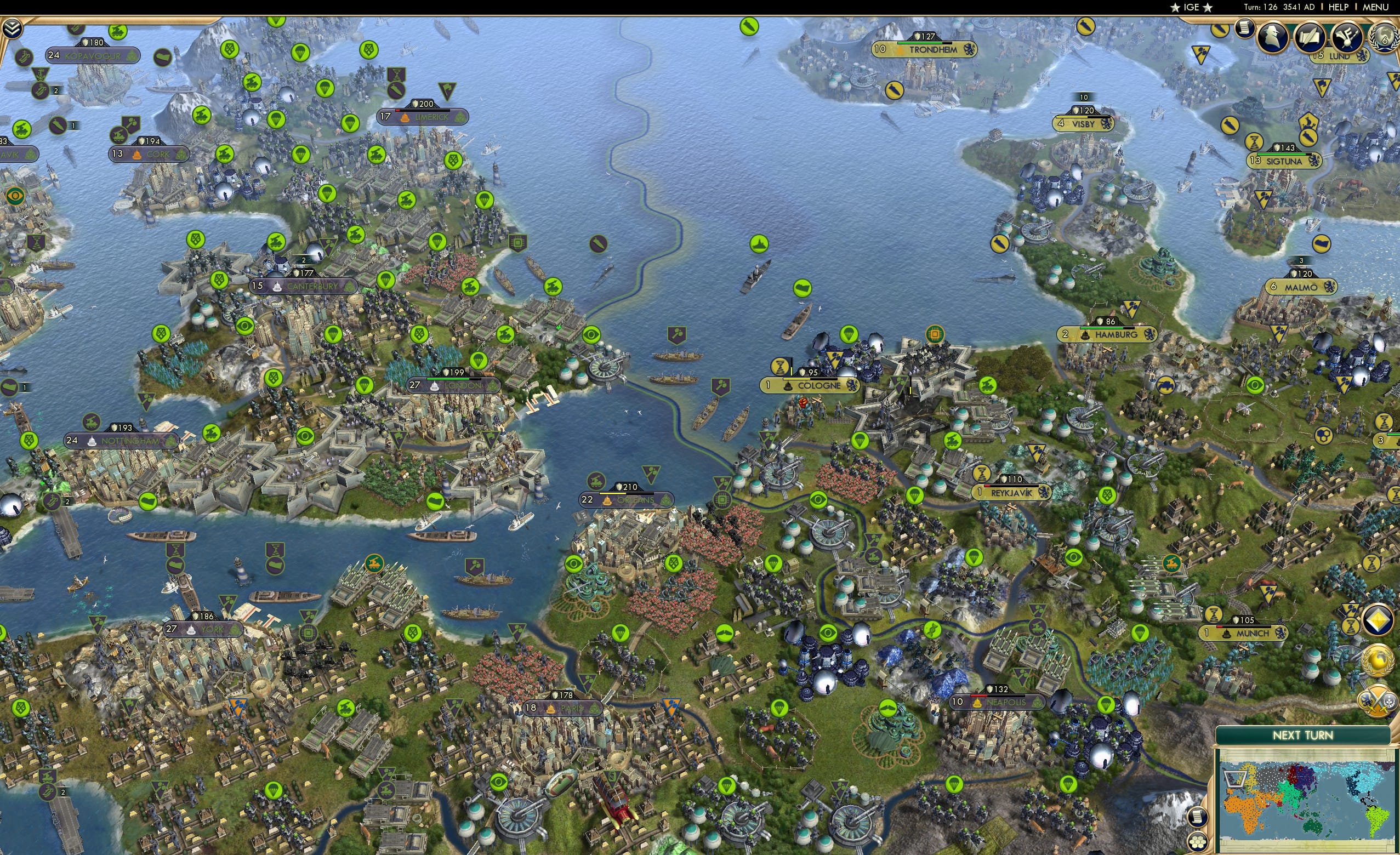Viewport: 1400px width, 855px height.
Task: Open the Espionage overview spy icon
Action: 1273,38
